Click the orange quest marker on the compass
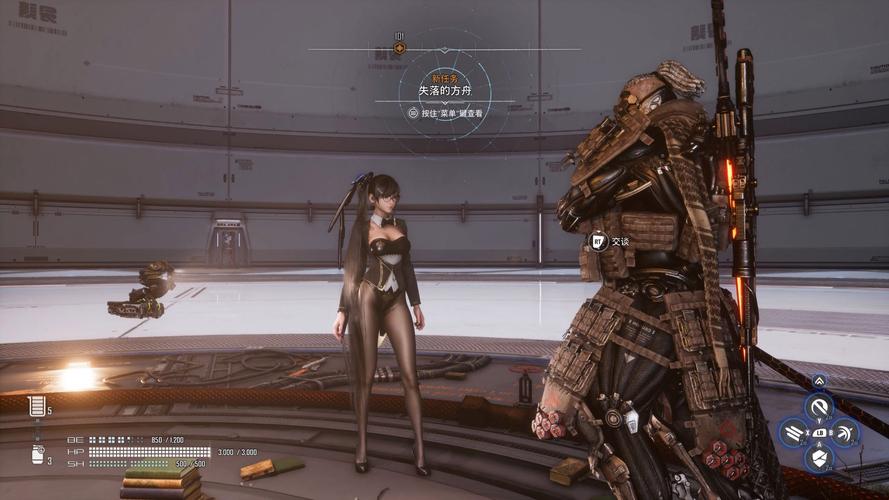This screenshot has width=889, height=500. (x=399, y=47)
